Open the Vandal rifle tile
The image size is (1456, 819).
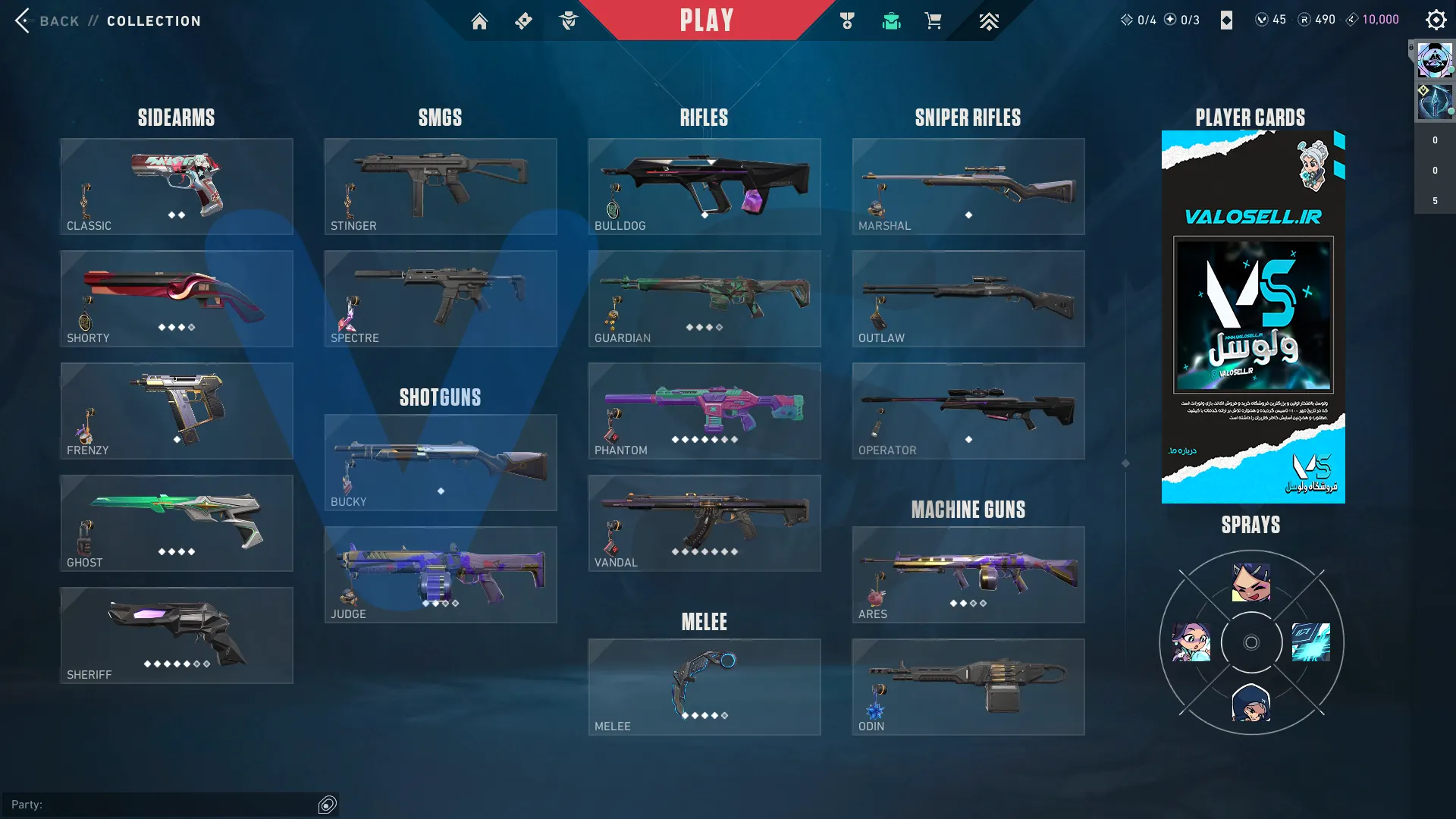pos(704,523)
